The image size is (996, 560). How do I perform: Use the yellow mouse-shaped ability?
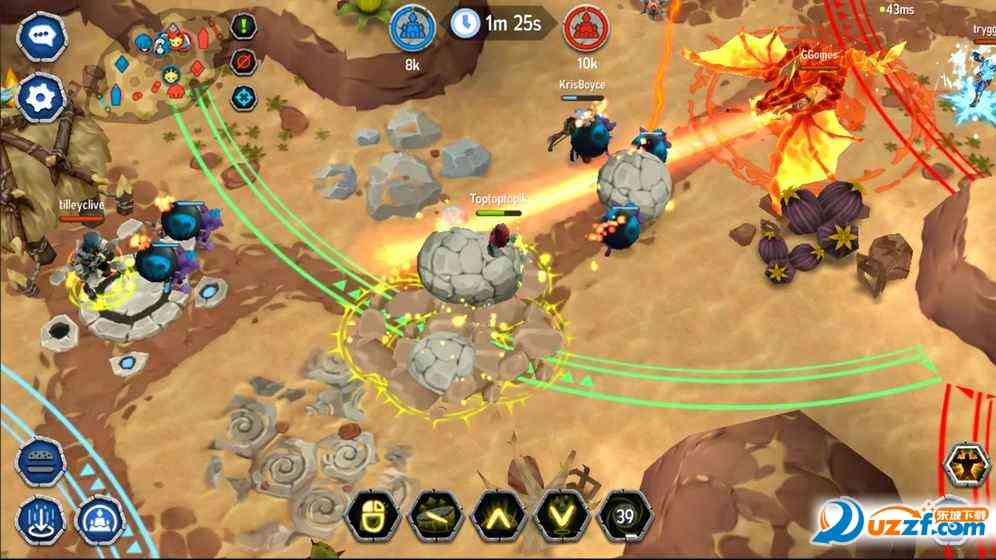click(372, 517)
